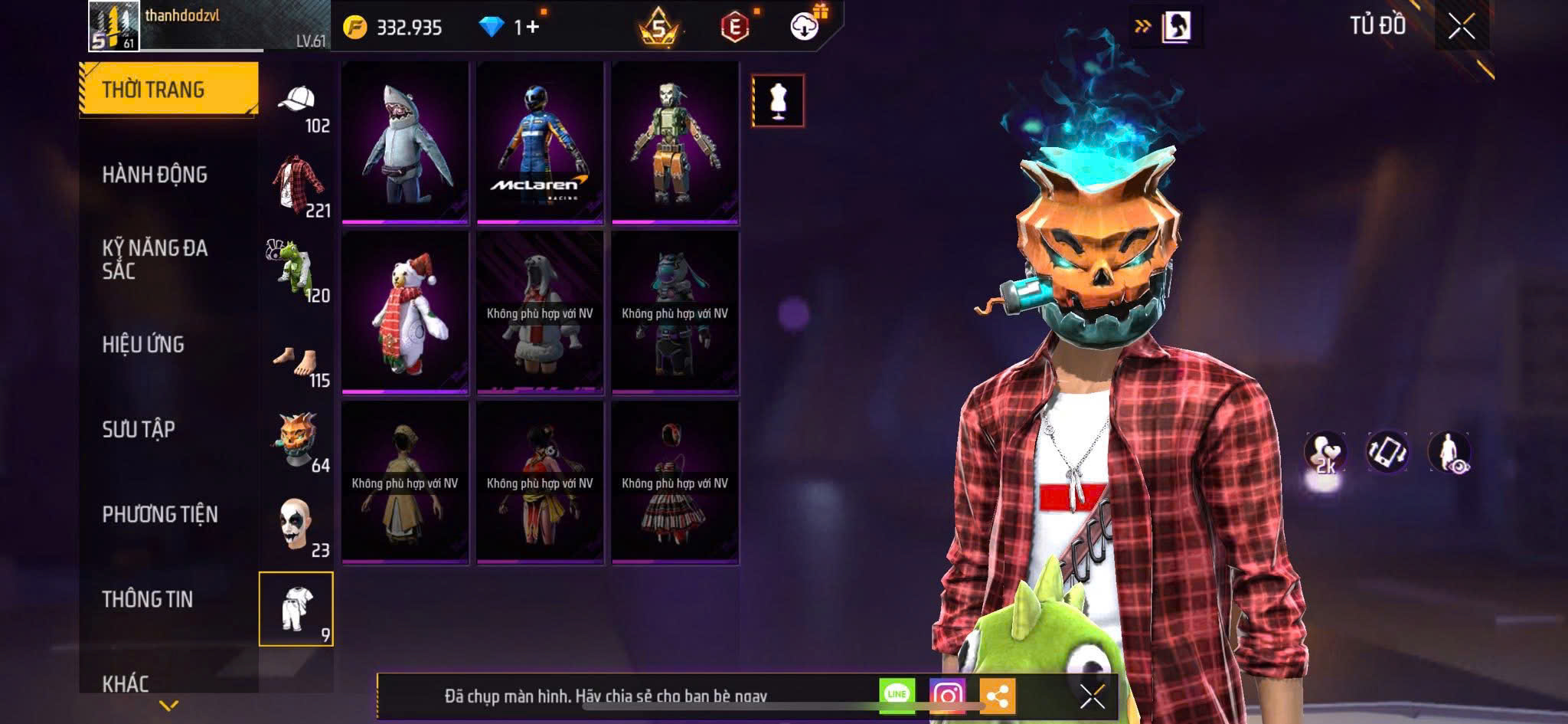Go to the PHƯƠNG TIỆN vehicles tab

(x=160, y=514)
